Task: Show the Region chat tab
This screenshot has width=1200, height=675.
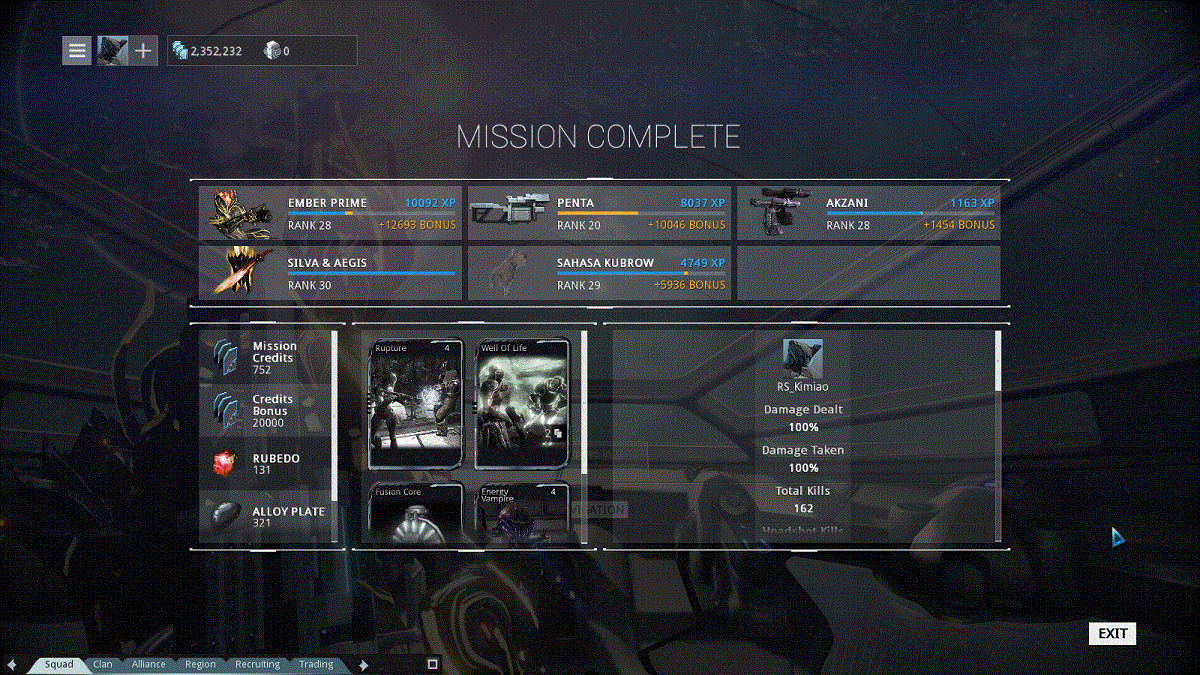Action: point(200,664)
